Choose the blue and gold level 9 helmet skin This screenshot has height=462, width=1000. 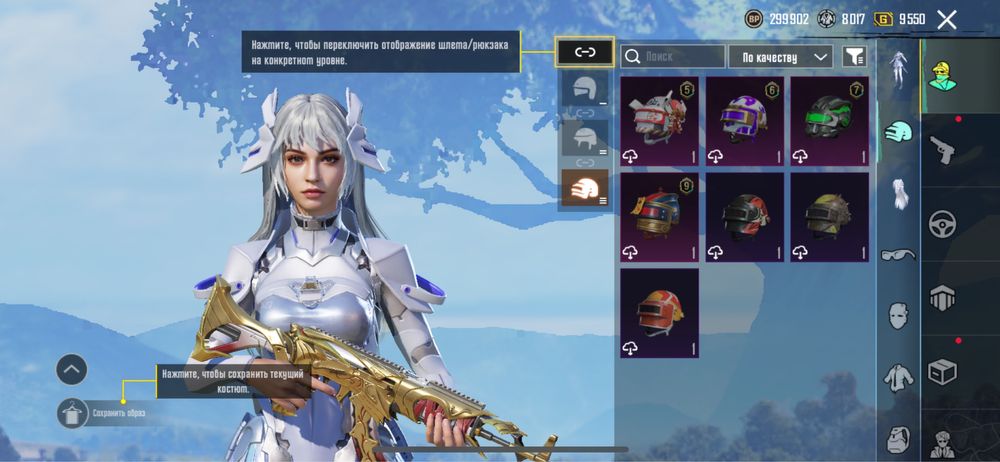tap(659, 217)
